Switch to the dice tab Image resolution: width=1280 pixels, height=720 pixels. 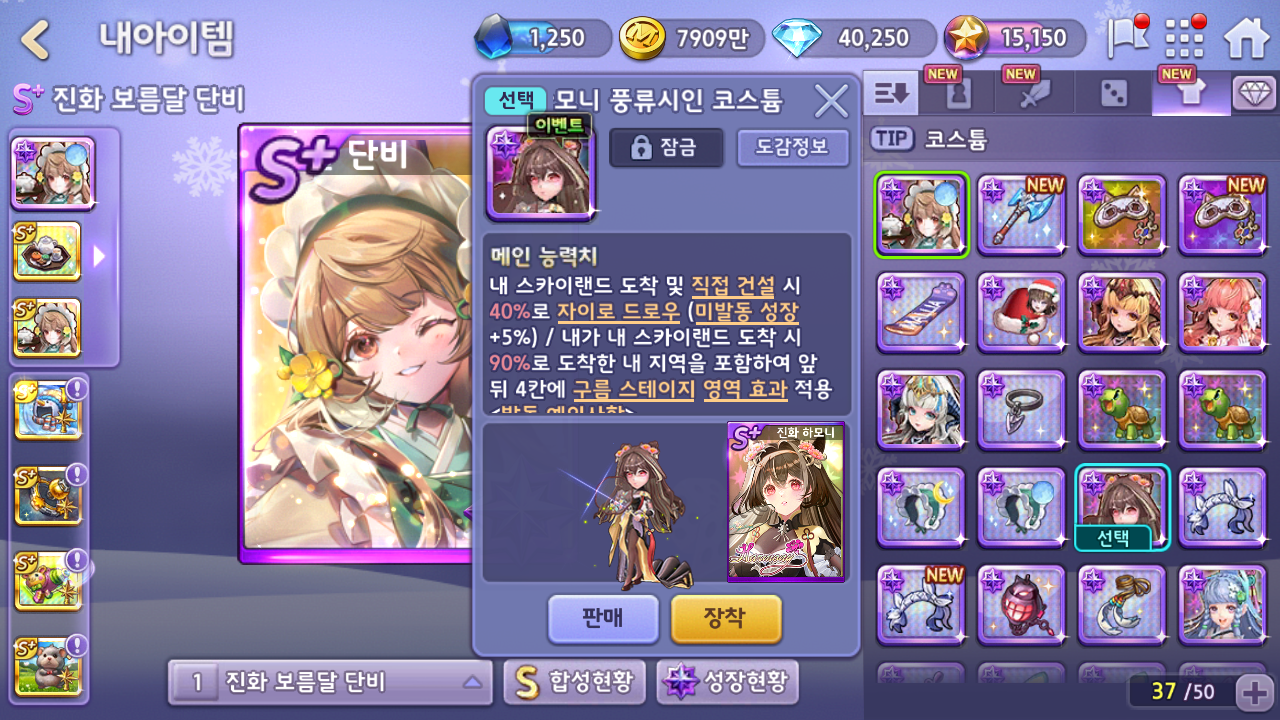click(x=1113, y=94)
